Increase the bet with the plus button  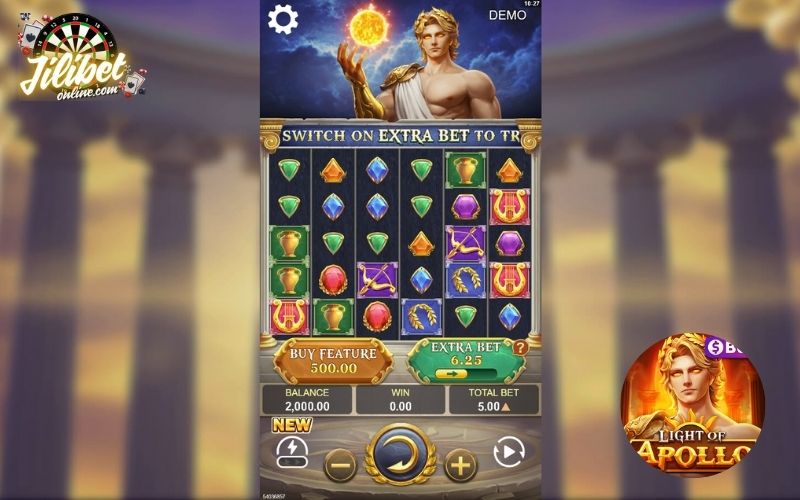click(460, 464)
